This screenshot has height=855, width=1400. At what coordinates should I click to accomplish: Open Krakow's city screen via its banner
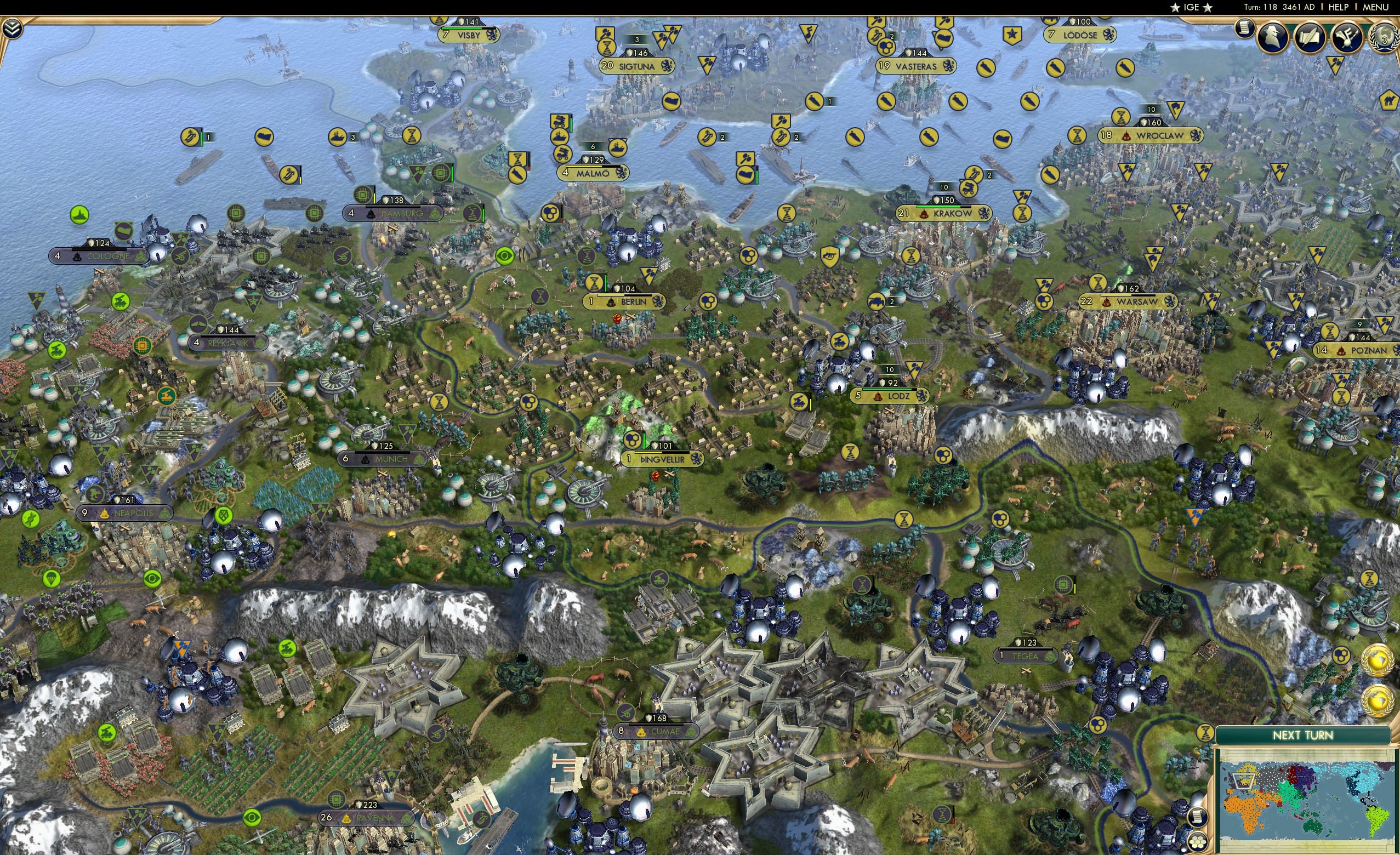click(951, 215)
